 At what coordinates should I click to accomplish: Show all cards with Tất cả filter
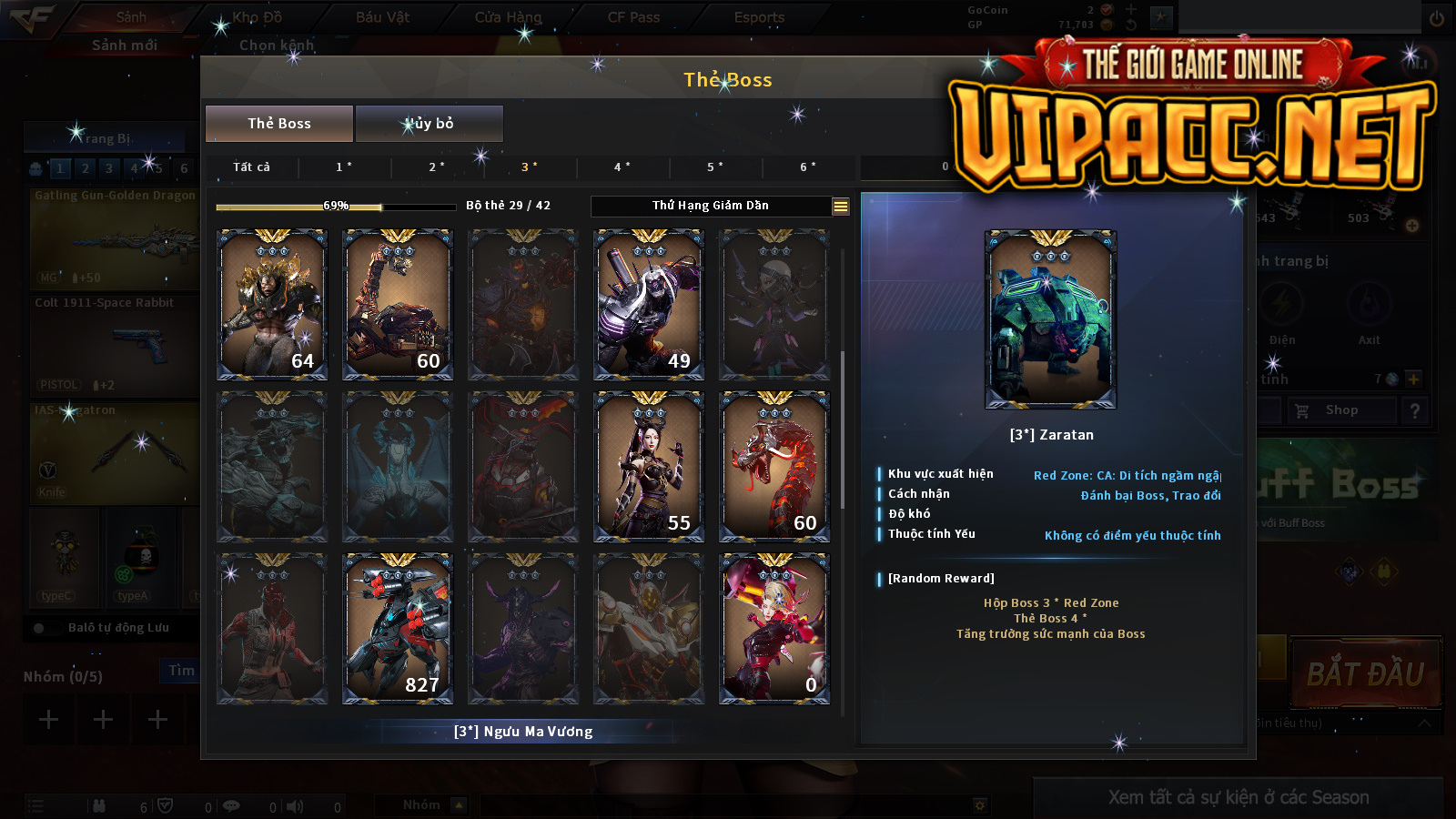[x=251, y=167]
